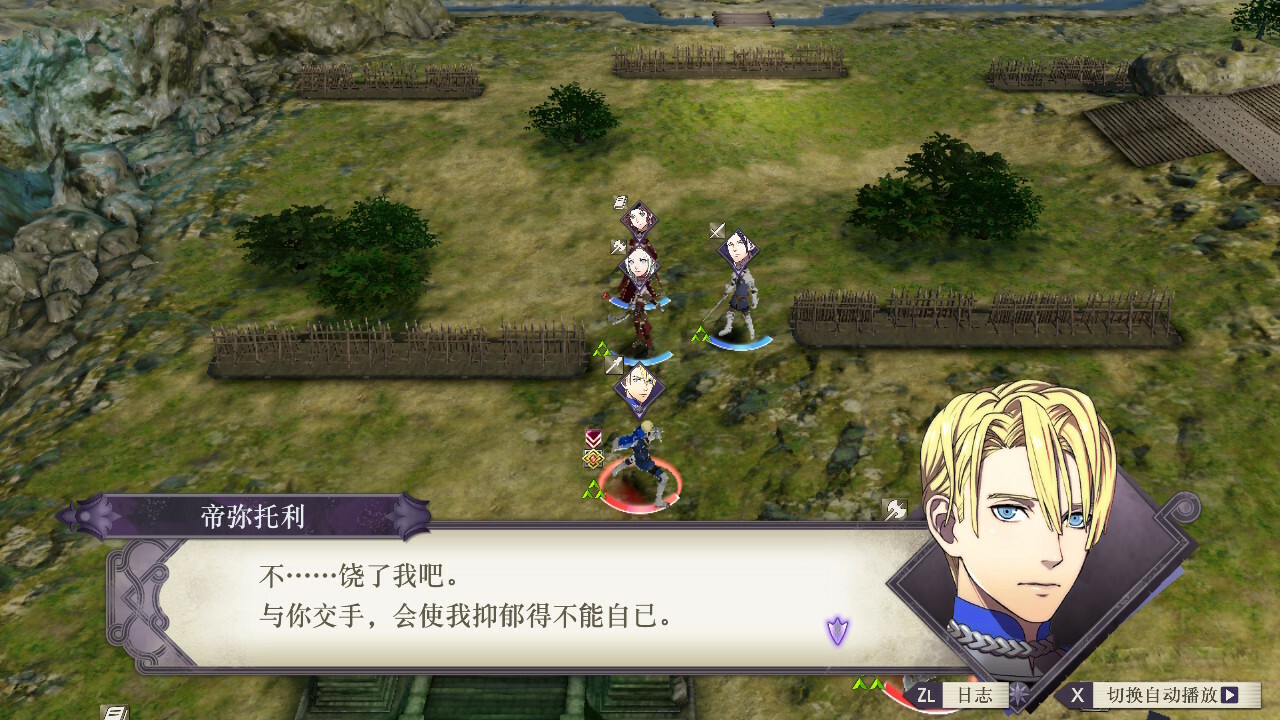Select the dark-haired lancer's diamond portrait marker
The height and width of the screenshot is (720, 1280).
pyautogui.click(x=738, y=251)
